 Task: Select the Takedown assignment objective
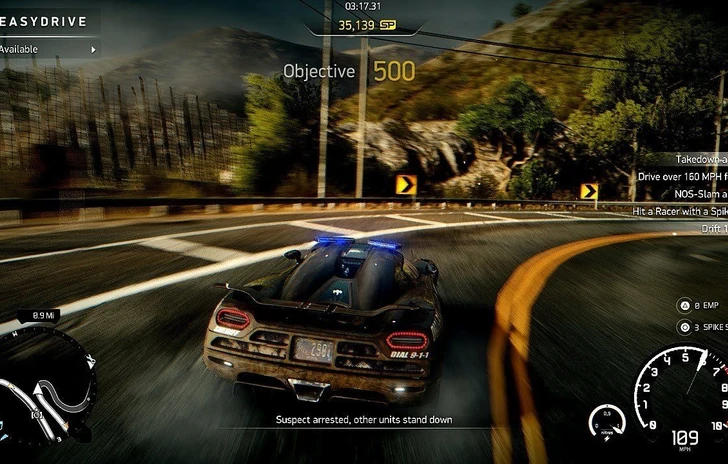click(699, 159)
